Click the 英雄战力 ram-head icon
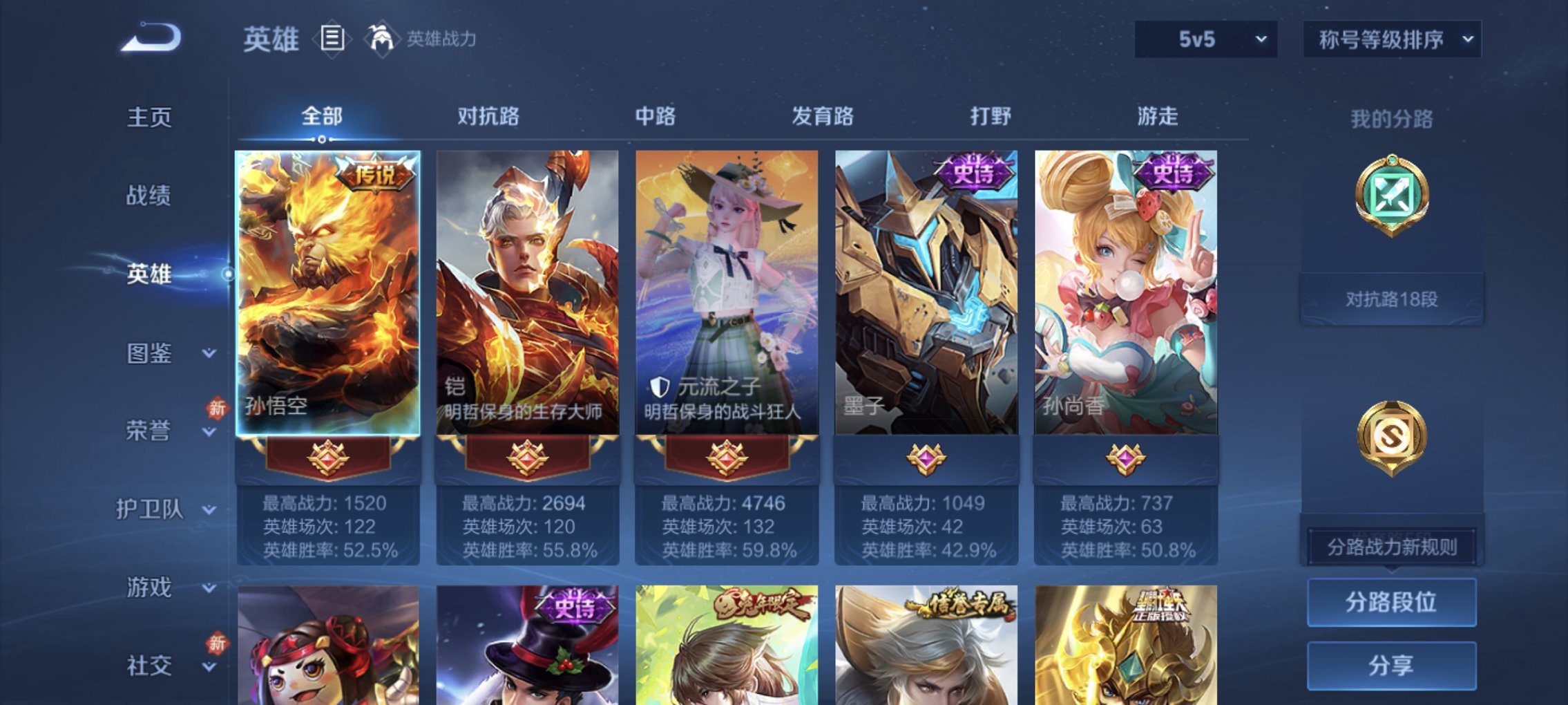The height and width of the screenshot is (705, 1568). [380, 38]
